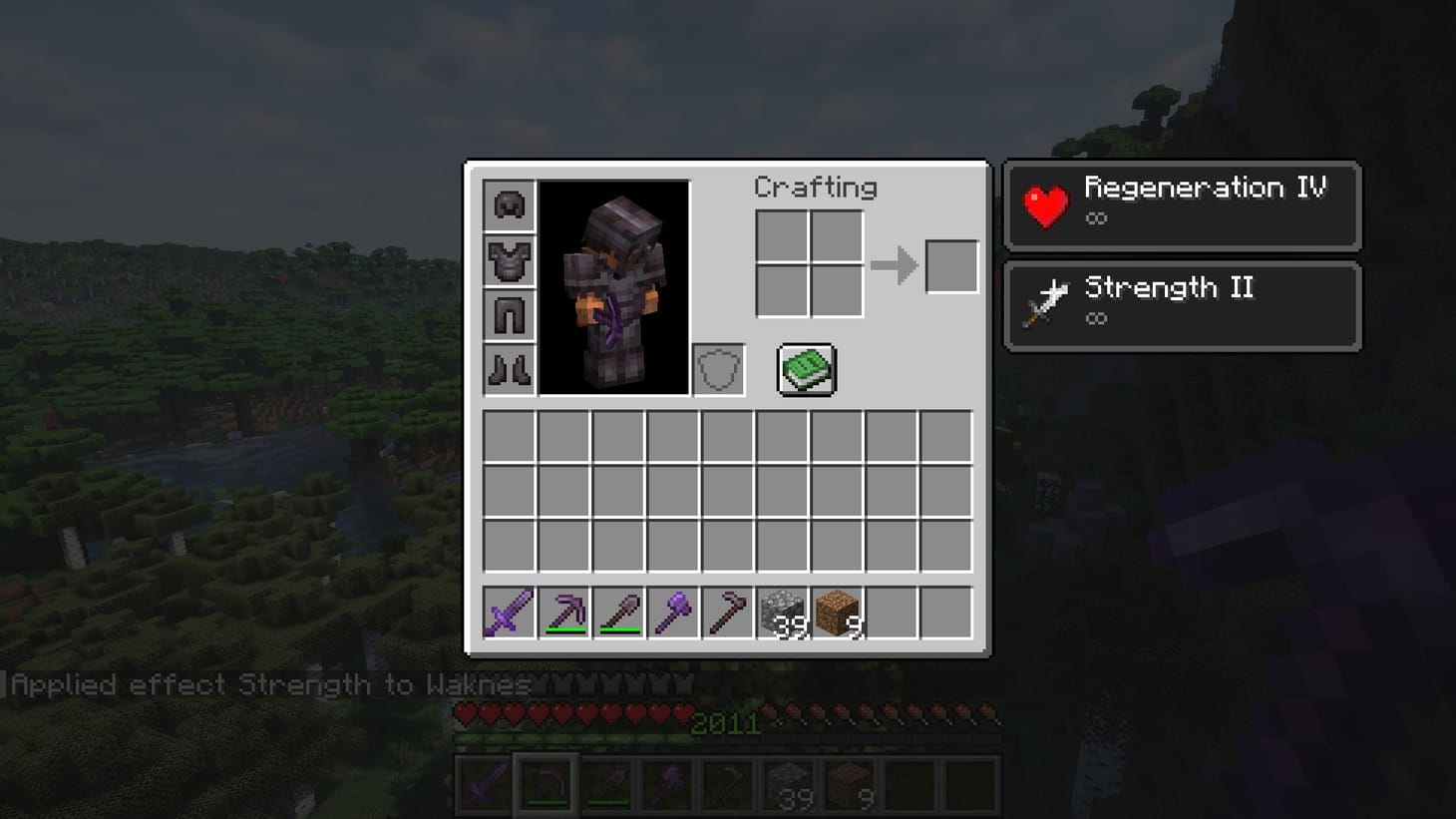1456x819 pixels.
Task: Click the equipped netherite chestplate slot
Action: 509,262
